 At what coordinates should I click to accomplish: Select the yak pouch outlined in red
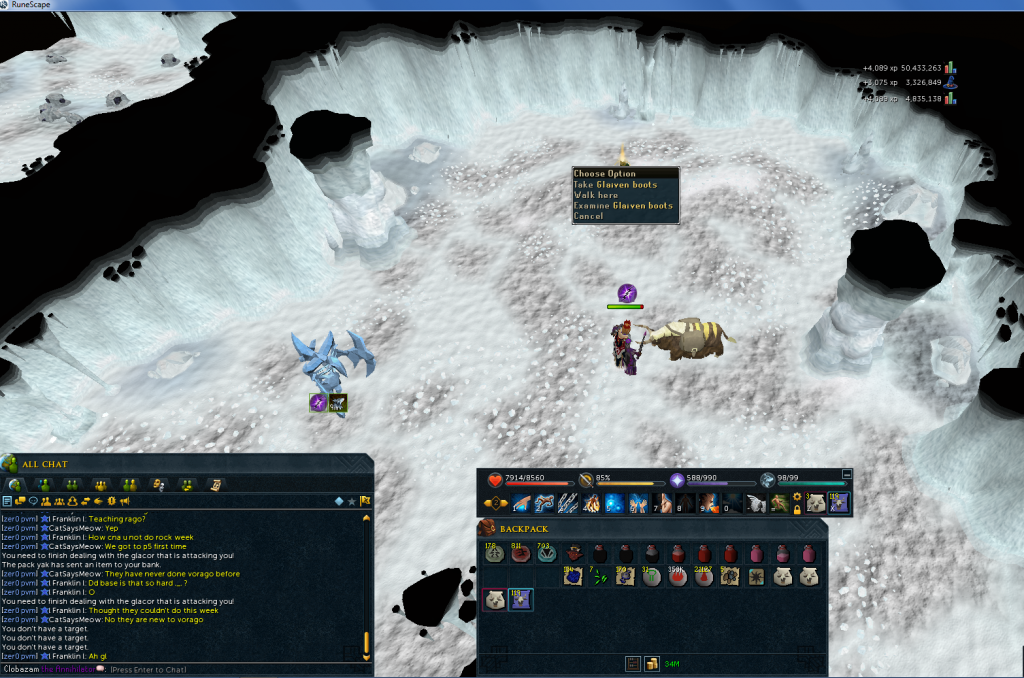[495, 599]
